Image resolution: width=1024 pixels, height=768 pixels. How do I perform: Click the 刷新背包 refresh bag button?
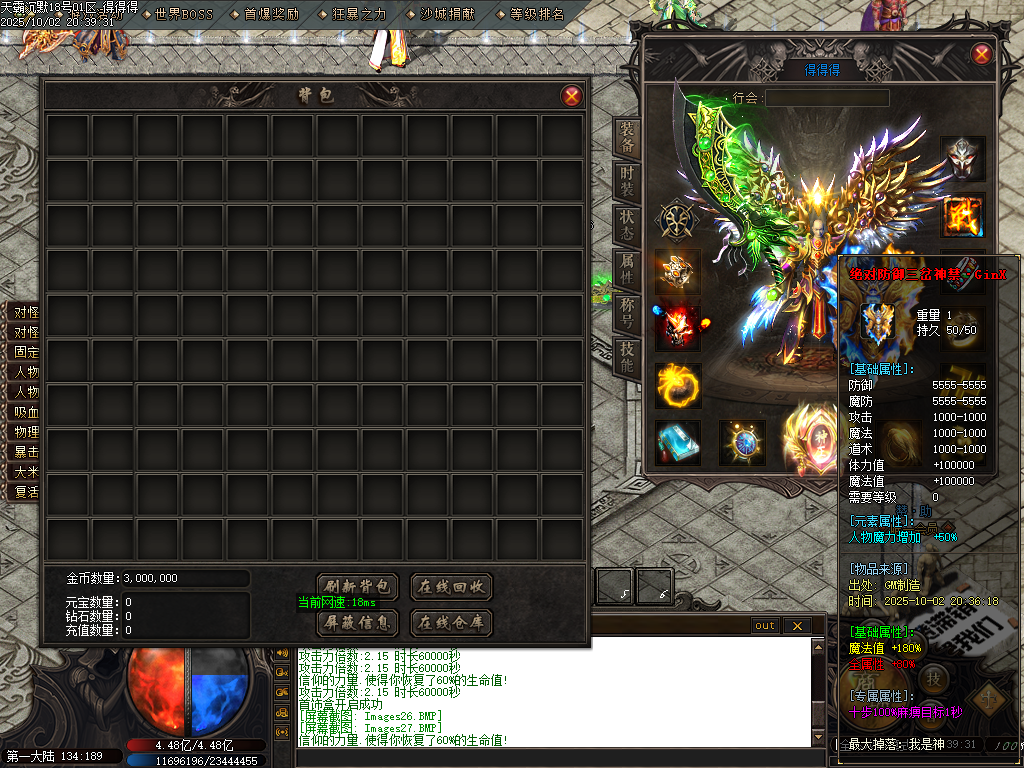click(x=358, y=587)
